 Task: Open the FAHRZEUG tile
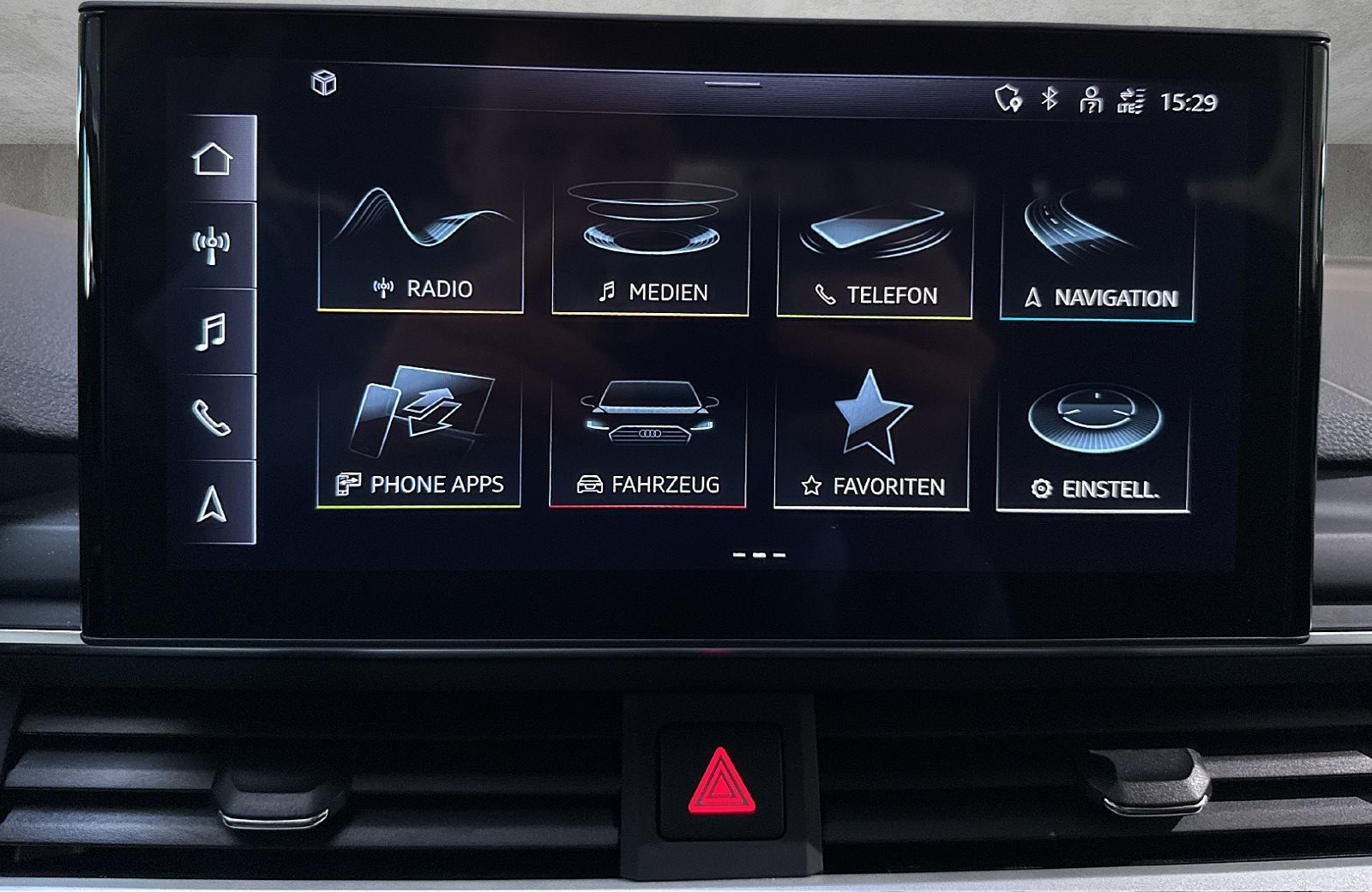point(649,437)
